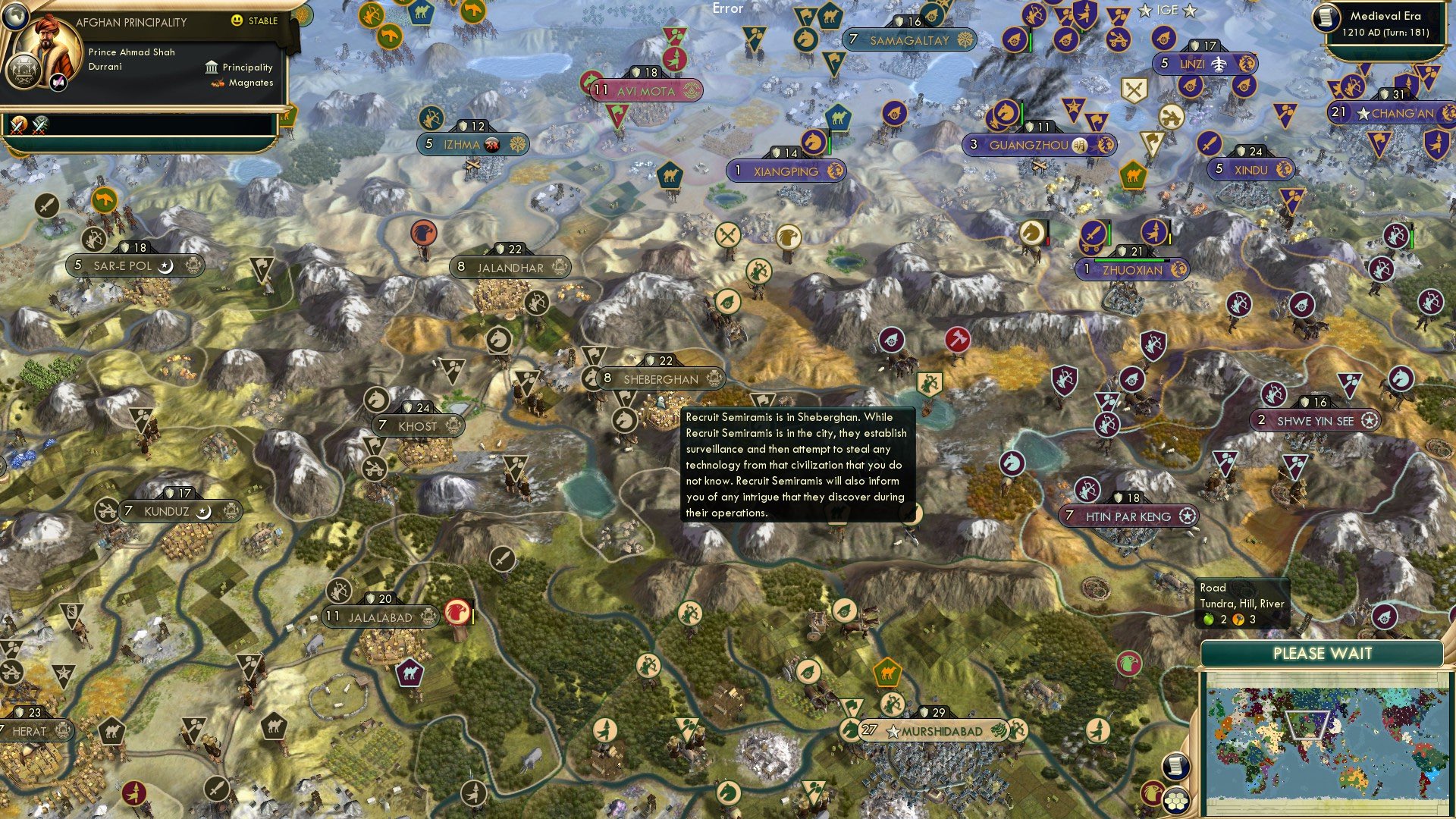1456x819 pixels.
Task: Select the Sheberghan city banner
Action: (657, 378)
